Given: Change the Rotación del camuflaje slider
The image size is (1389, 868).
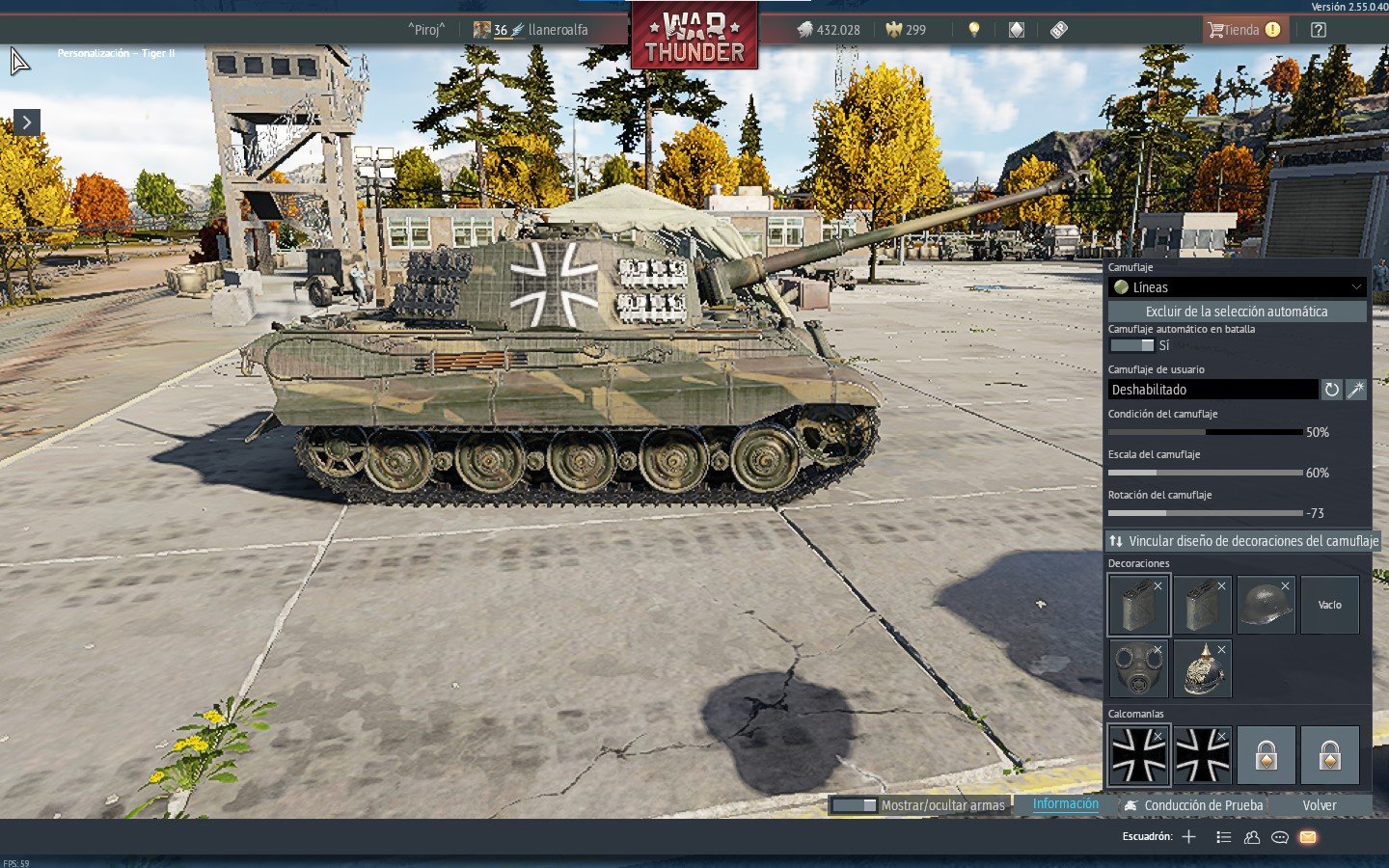Looking at the screenshot, I should coord(1206,513).
